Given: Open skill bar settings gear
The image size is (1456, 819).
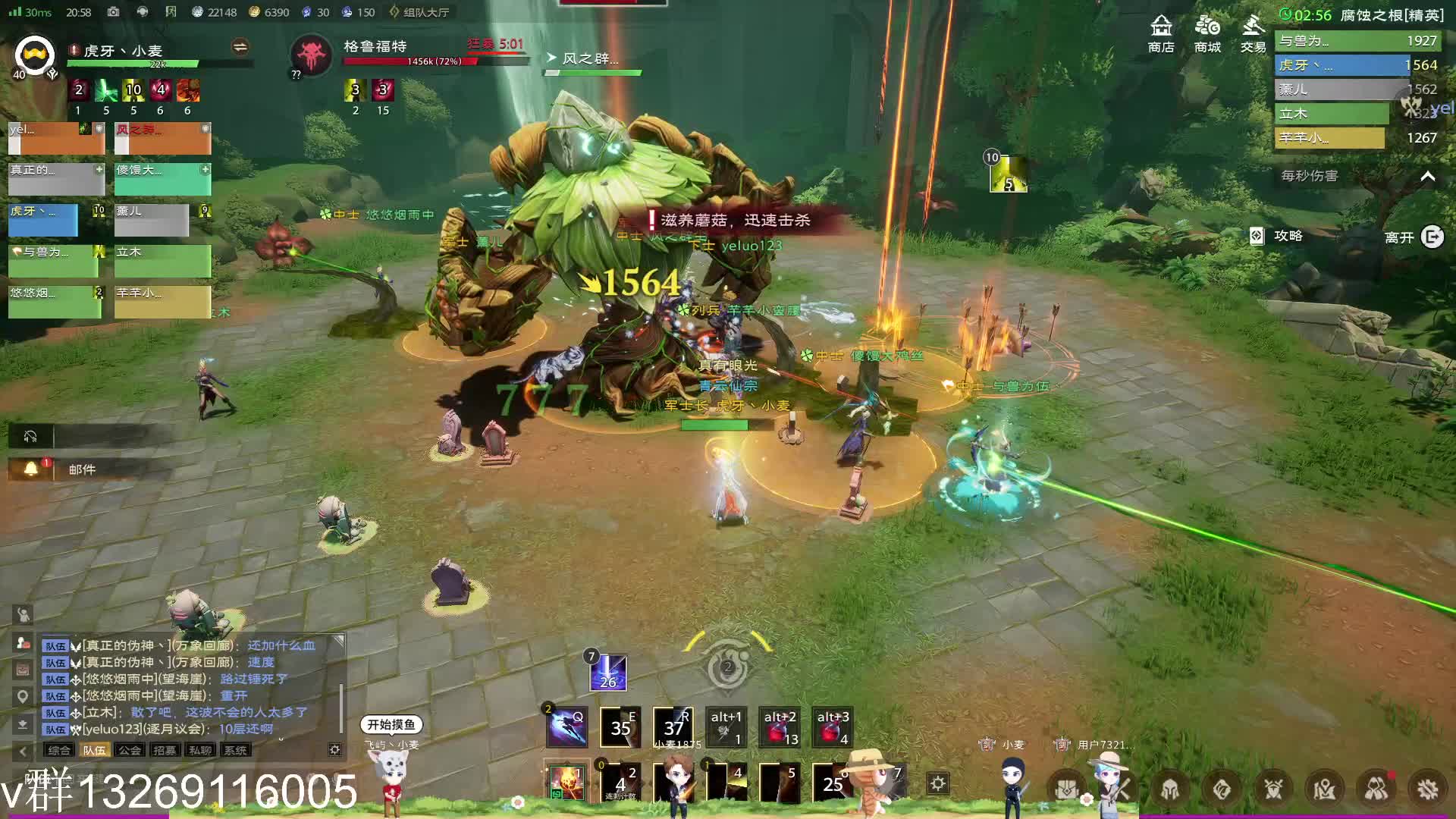Looking at the screenshot, I should [x=938, y=783].
